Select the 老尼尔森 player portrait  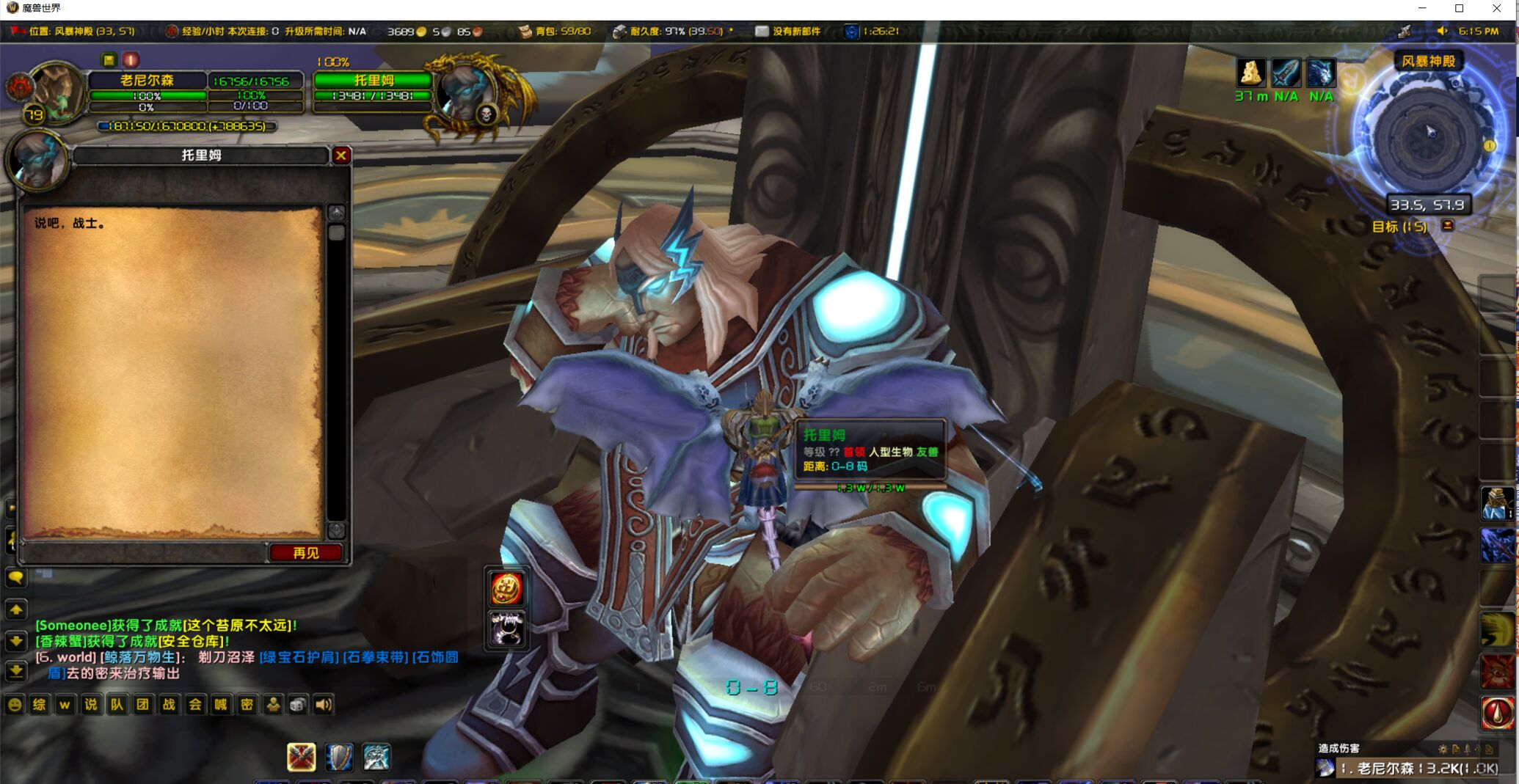pos(55,92)
